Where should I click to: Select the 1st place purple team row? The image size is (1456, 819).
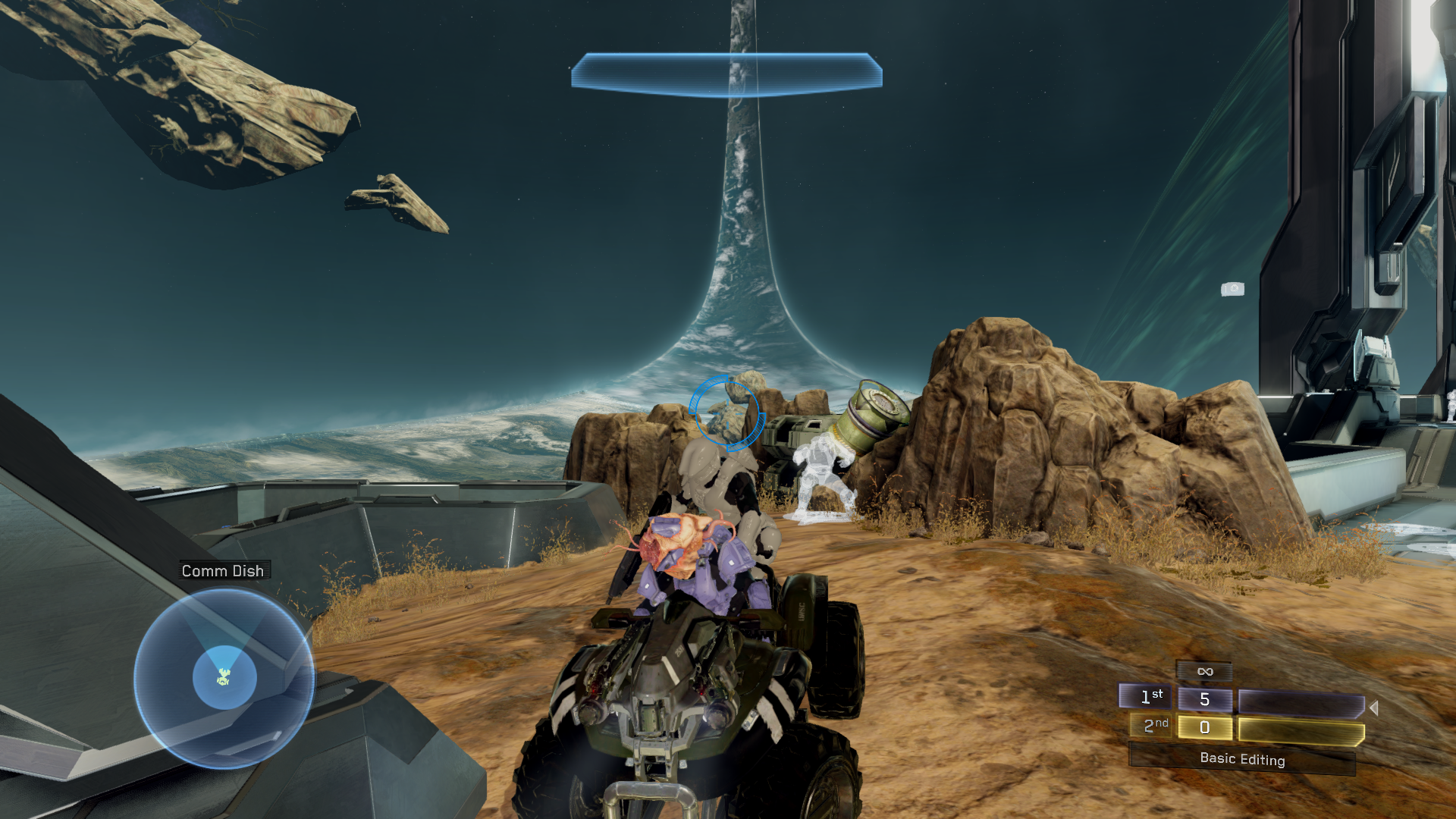pyautogui.click(x=1241, y=701)
